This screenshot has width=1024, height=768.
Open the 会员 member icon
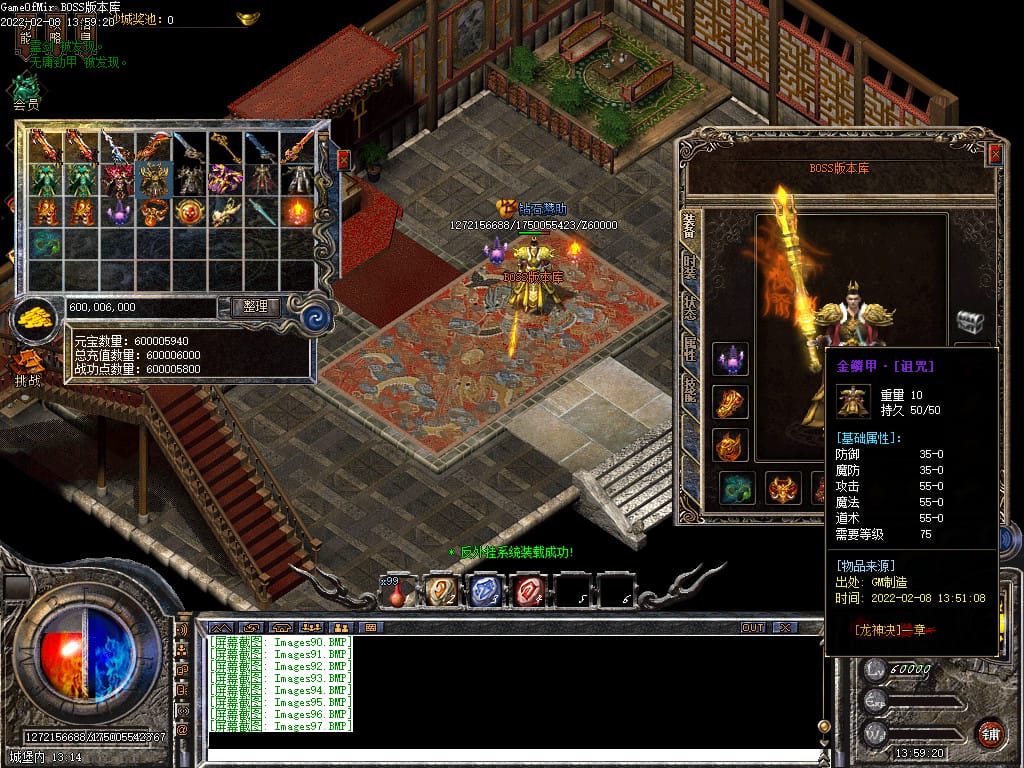25,90
